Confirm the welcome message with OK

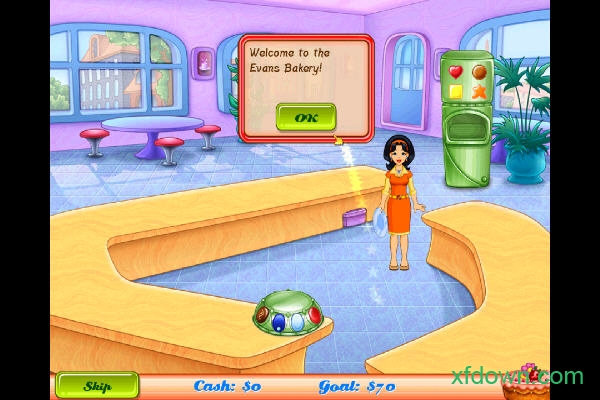(x=307, y=118)
